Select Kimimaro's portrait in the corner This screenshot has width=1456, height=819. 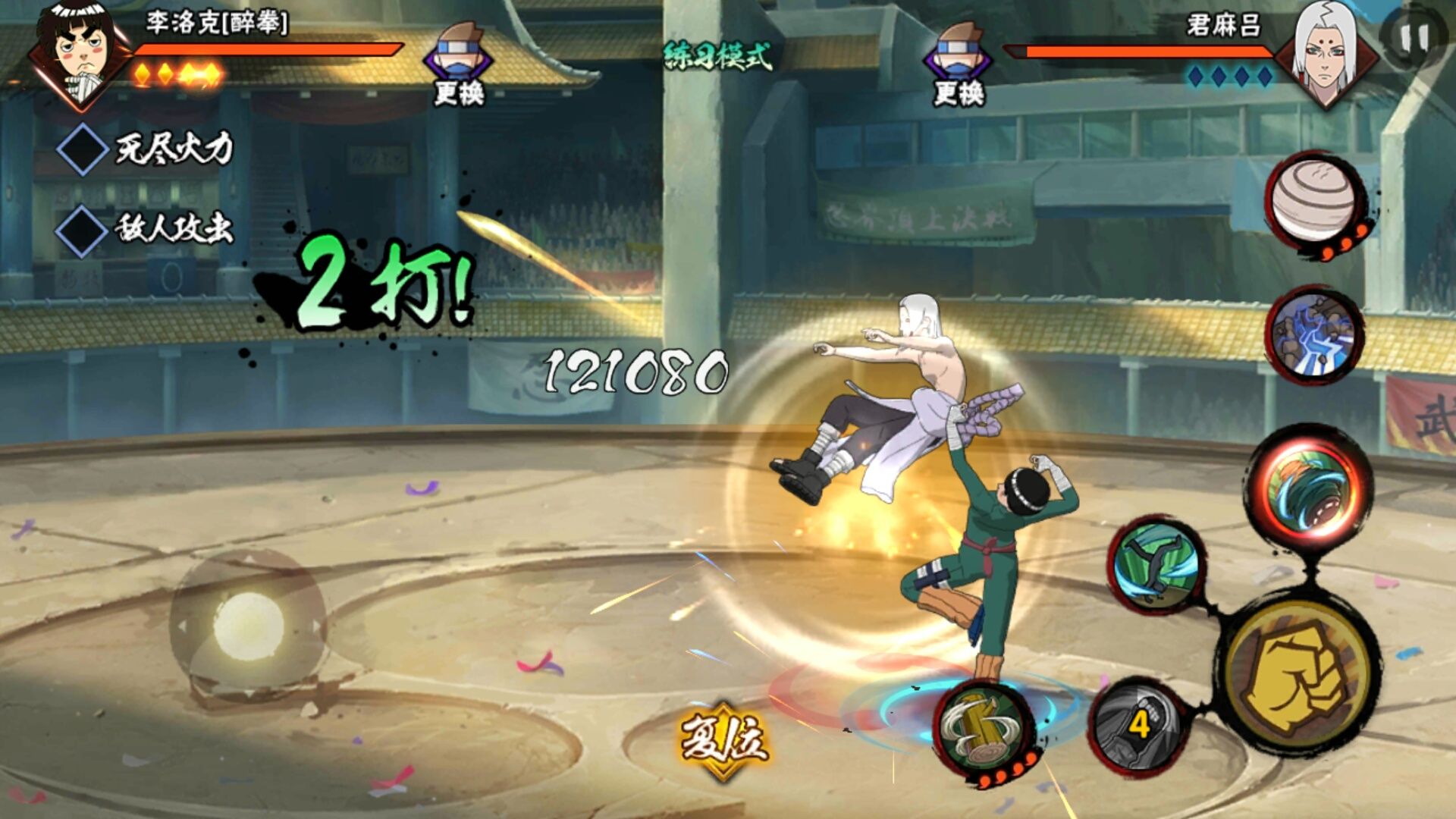pos(1324,53)
